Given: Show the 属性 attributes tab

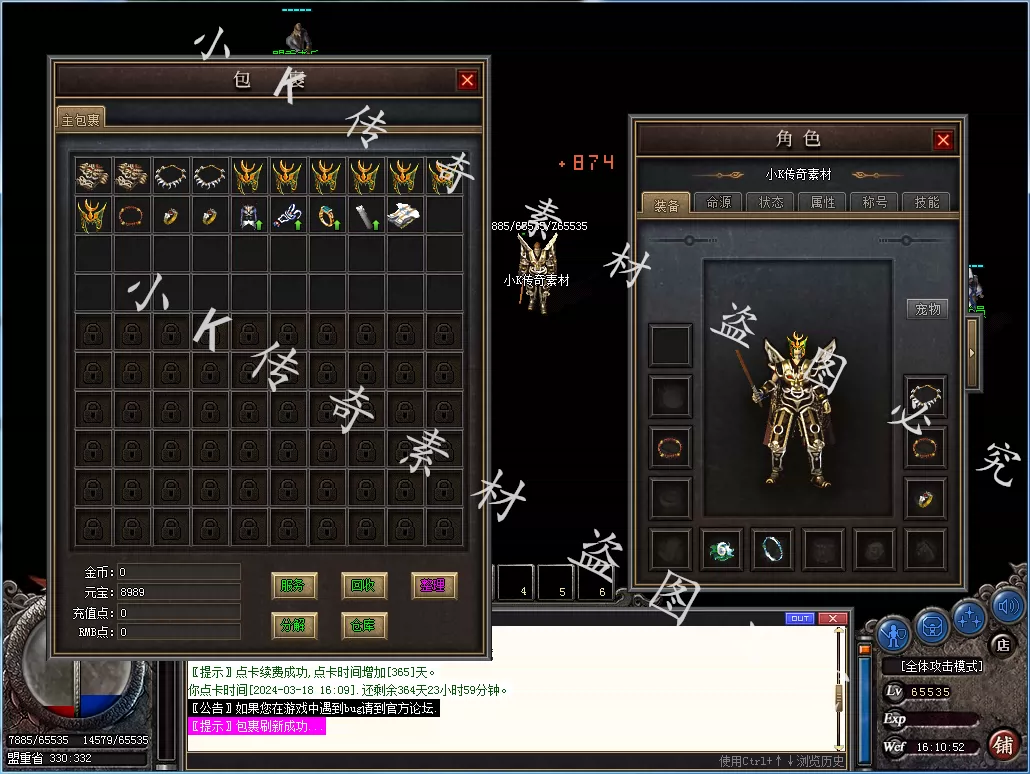Looking at the screenshot, I should point(823,203).
